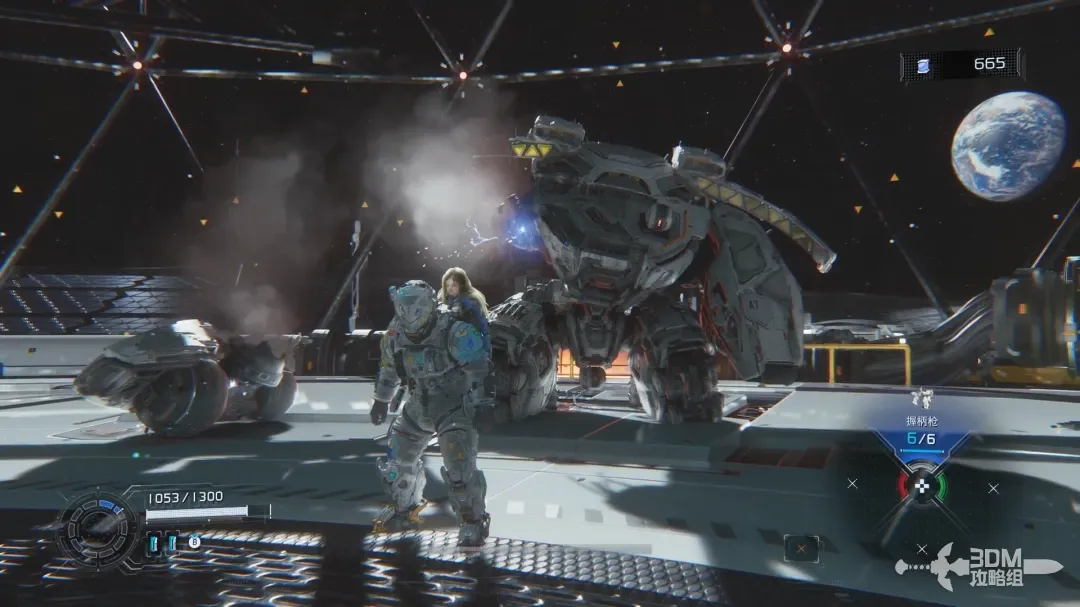Screen dimensions: 1080x607
Task: Click the checkered center icon of weapon wheel
Action: pyautogui.click(x=922, y=487)
